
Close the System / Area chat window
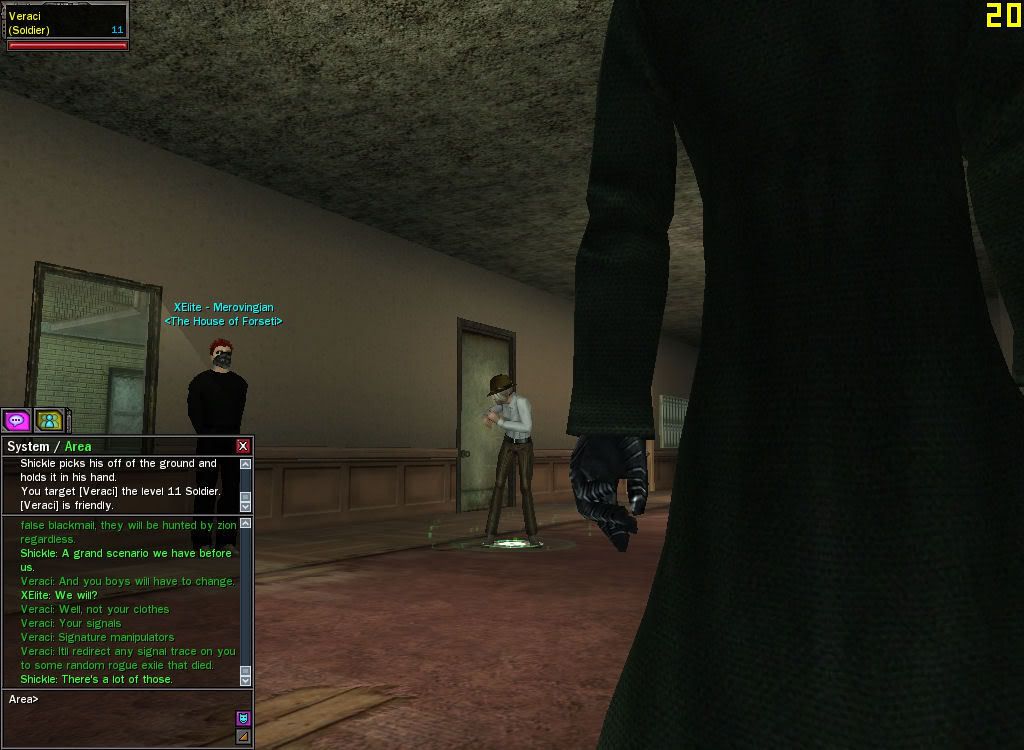243,446
